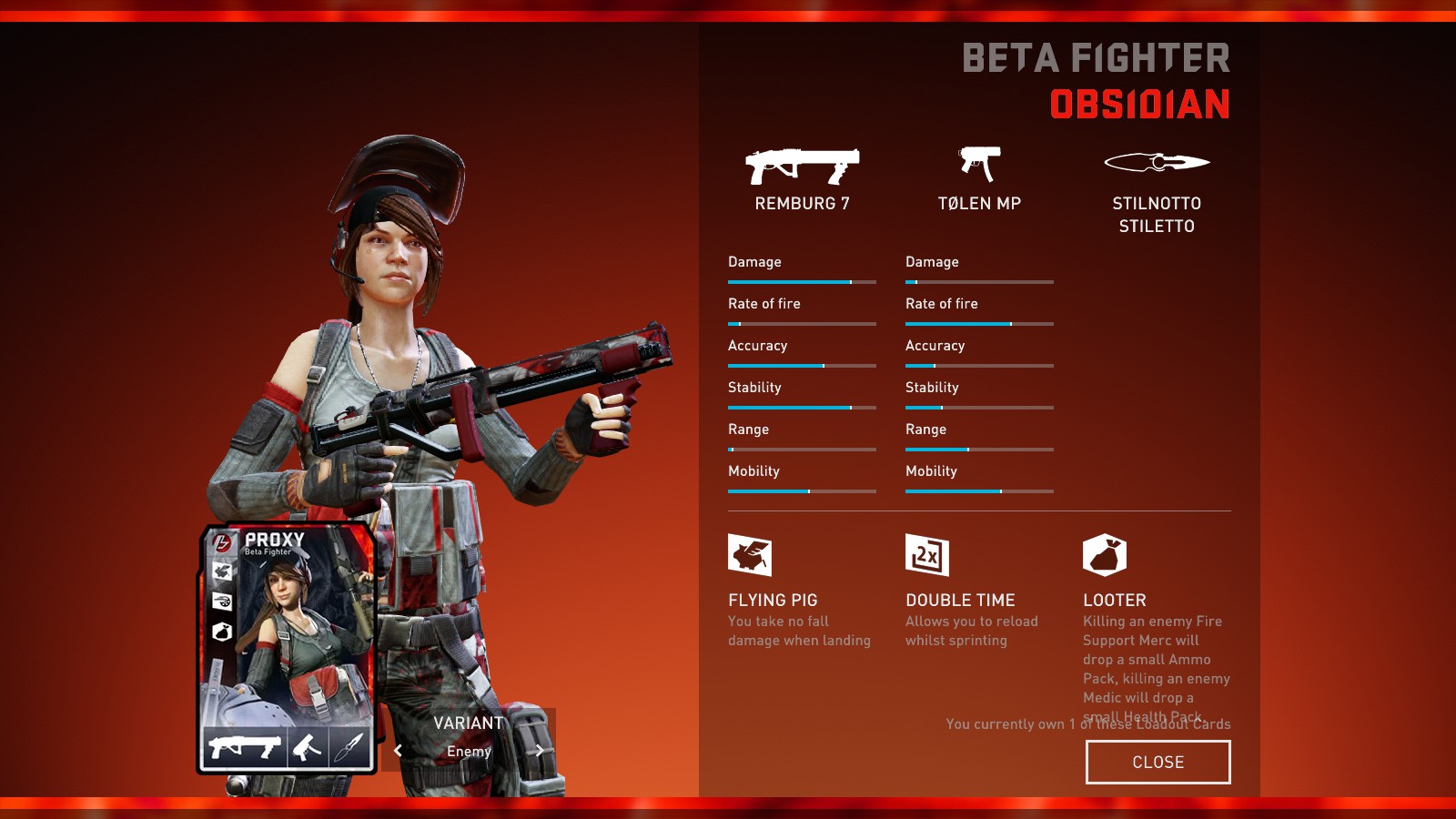Select the Remburg 7 shotgun icon
Screen dimensions: 1456x819
click(x=802, y=166)
